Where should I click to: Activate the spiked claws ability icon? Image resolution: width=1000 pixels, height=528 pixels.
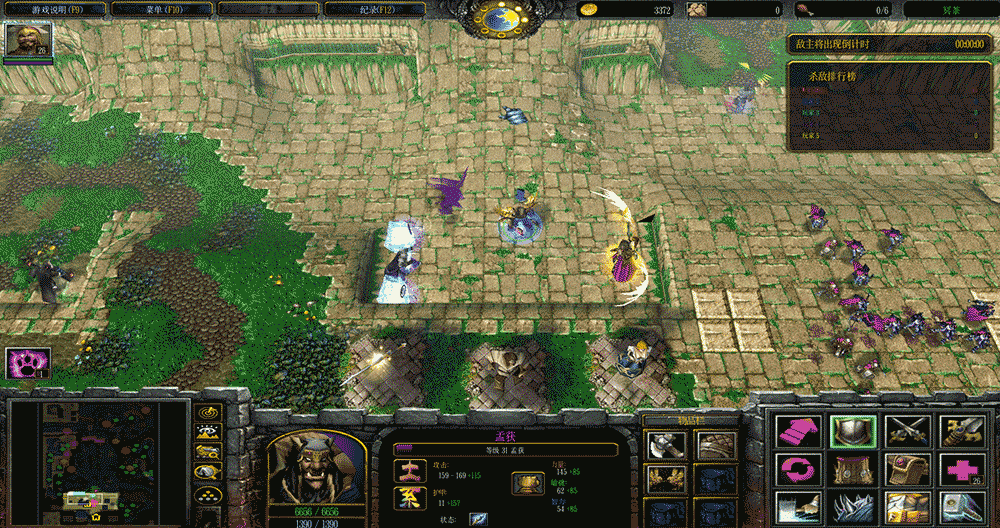tap(853, 506)
